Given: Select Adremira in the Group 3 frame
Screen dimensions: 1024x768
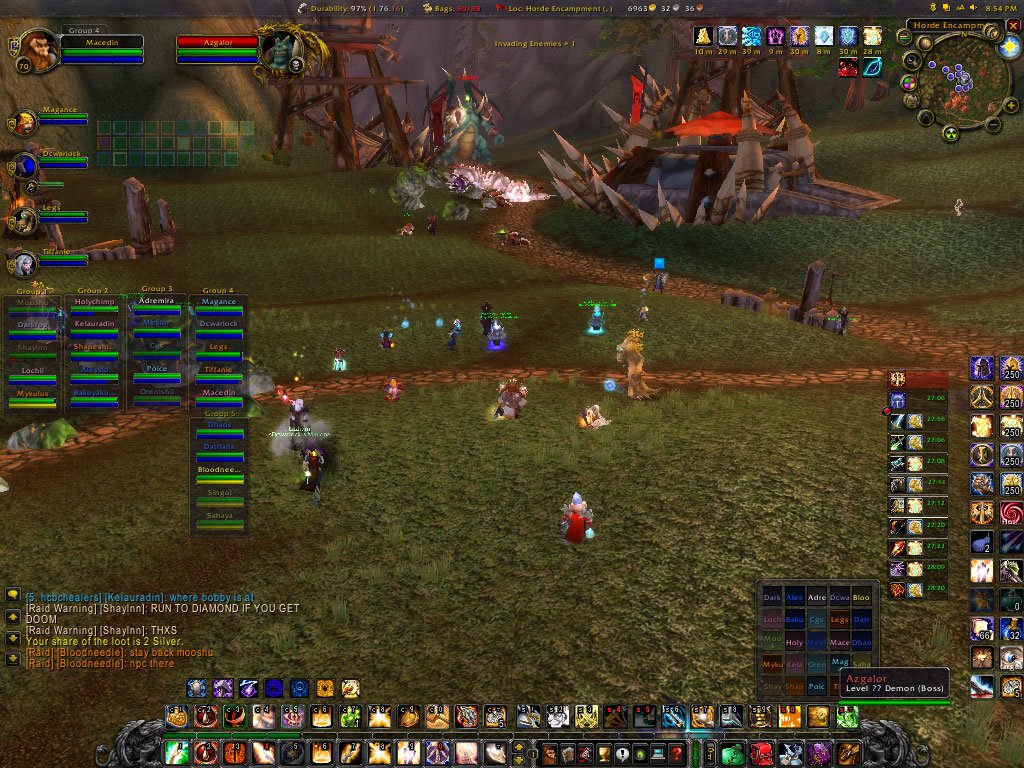Looking at the screenshot, I should tap(157, 301).
